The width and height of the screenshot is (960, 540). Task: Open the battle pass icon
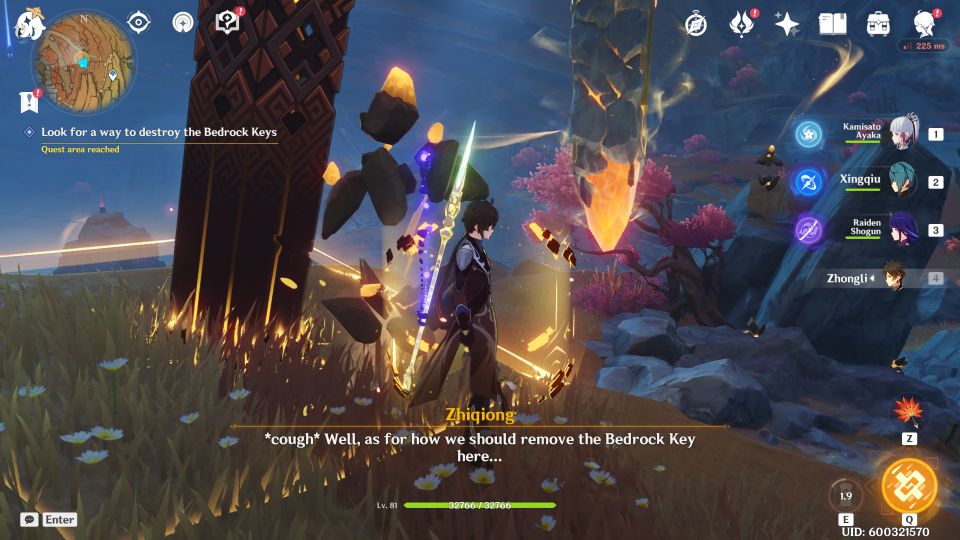(x=741, y=24)
